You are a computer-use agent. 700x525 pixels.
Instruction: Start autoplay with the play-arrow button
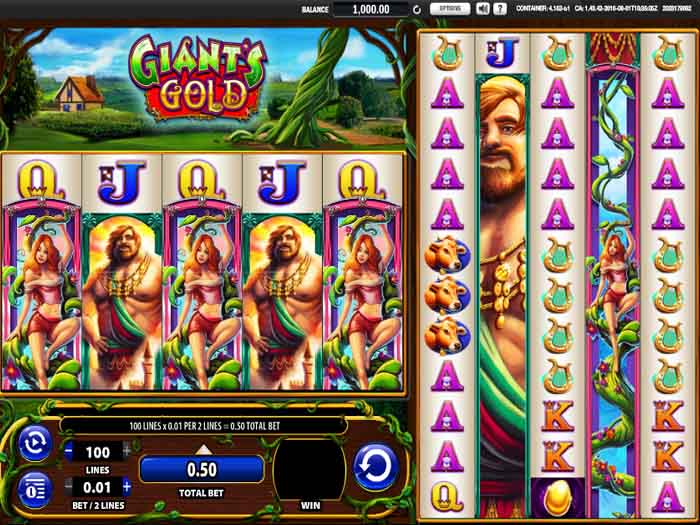coord(35,443)
